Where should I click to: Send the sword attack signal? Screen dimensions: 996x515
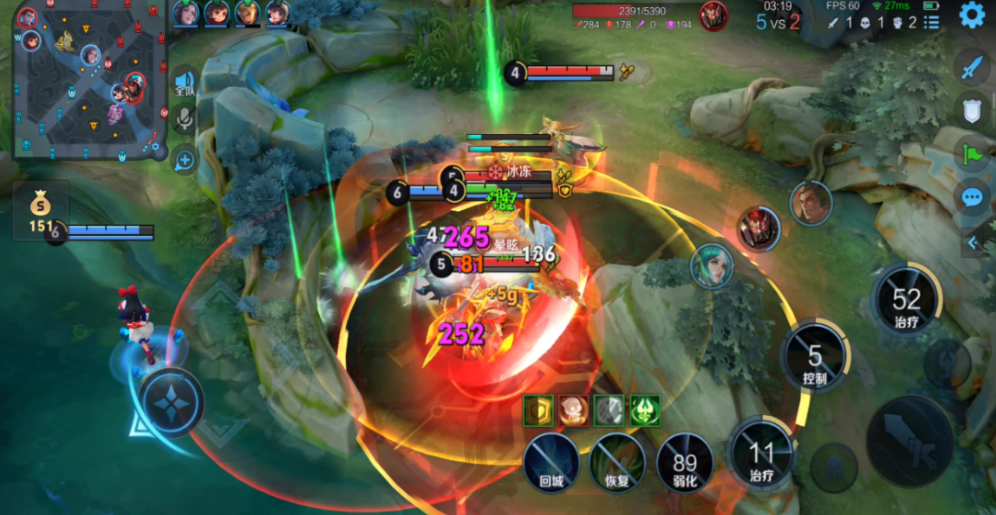tap(972, 67)
